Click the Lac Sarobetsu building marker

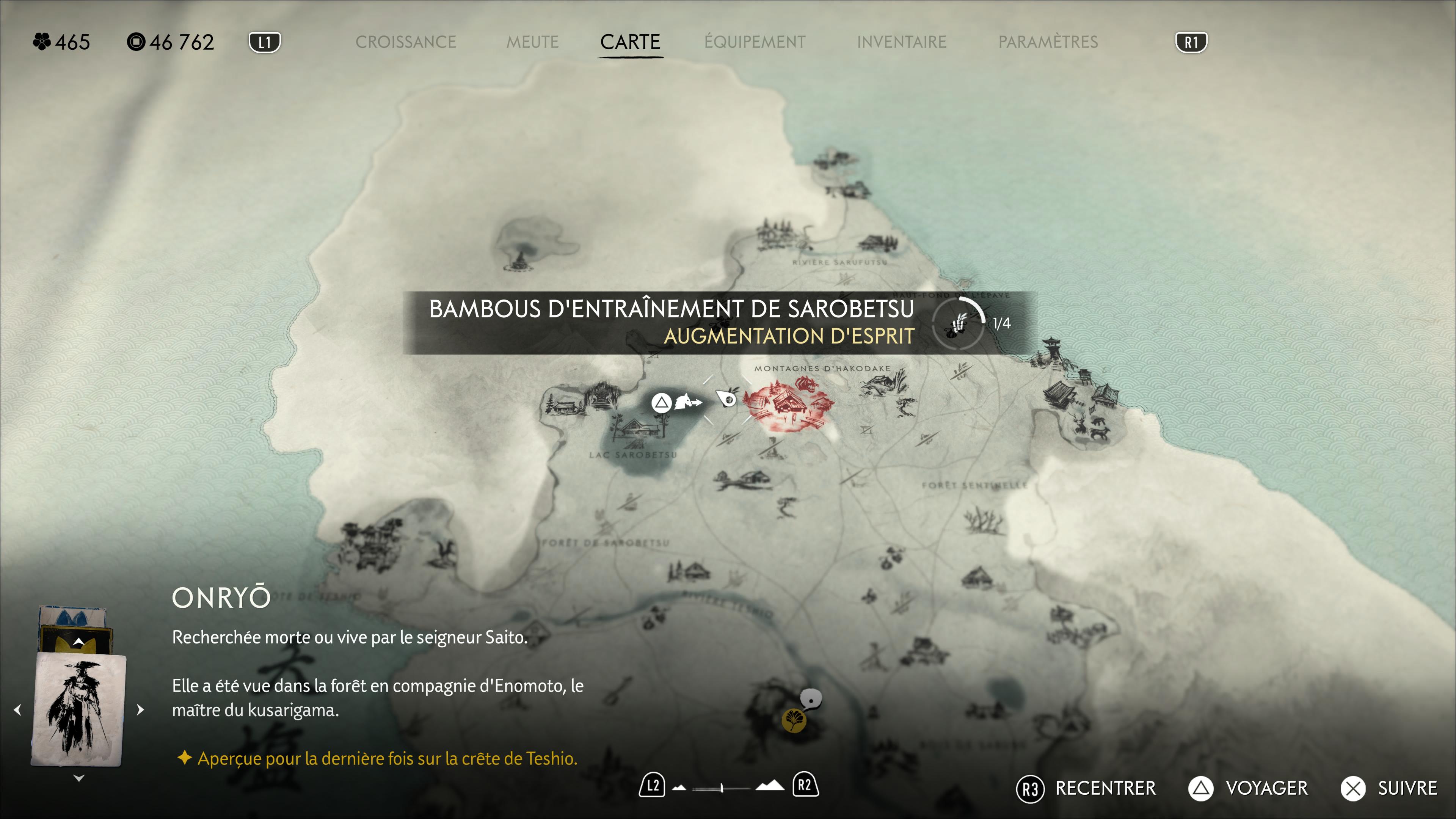[x=637, y=428]
